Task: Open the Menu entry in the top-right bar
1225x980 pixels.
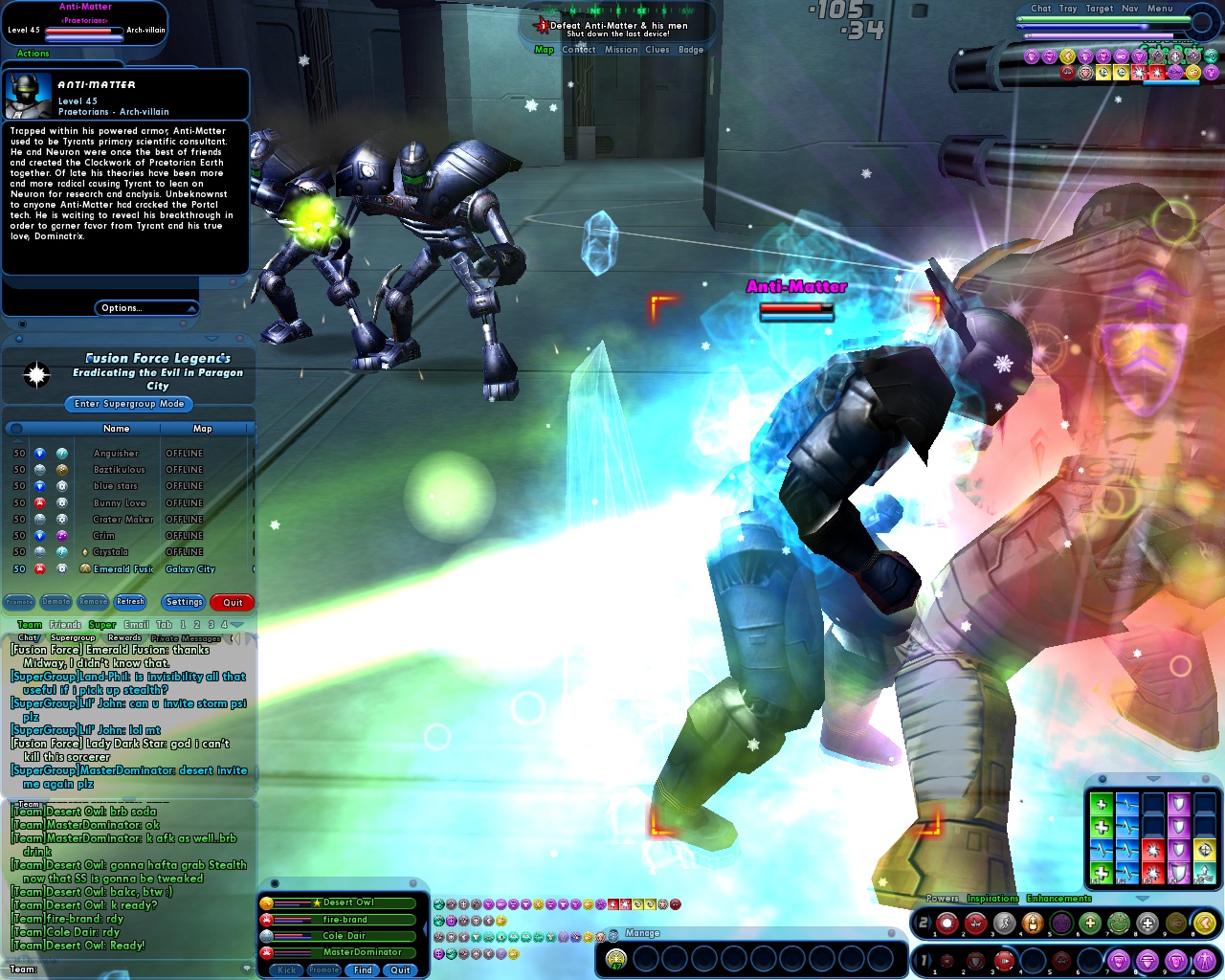Action: click(x=1159, y=8)
